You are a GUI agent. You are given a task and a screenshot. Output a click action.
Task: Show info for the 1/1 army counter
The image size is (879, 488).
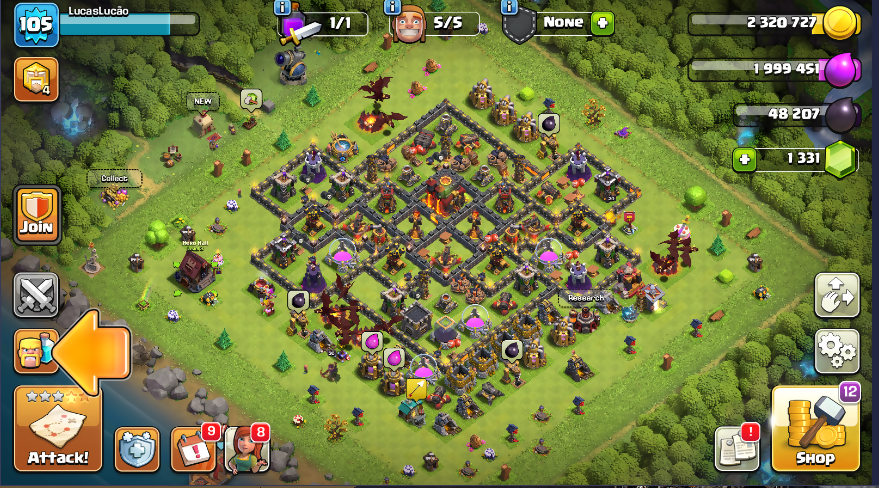282,7
